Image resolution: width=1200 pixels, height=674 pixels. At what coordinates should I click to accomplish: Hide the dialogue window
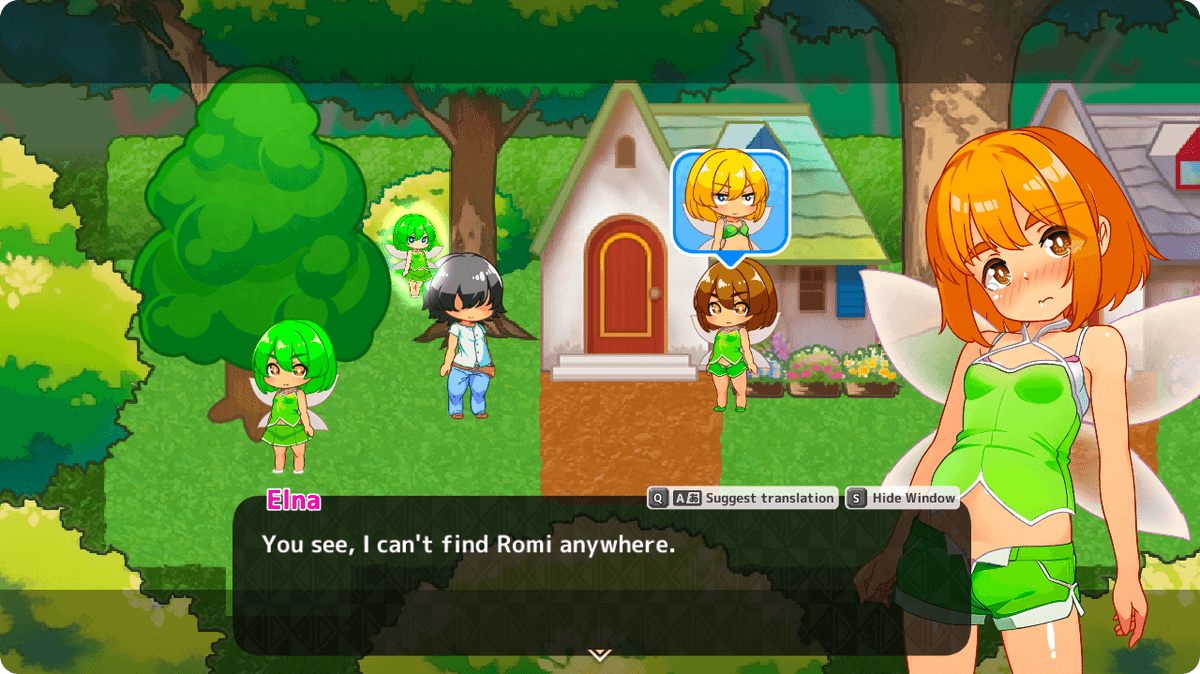[902, 498]
